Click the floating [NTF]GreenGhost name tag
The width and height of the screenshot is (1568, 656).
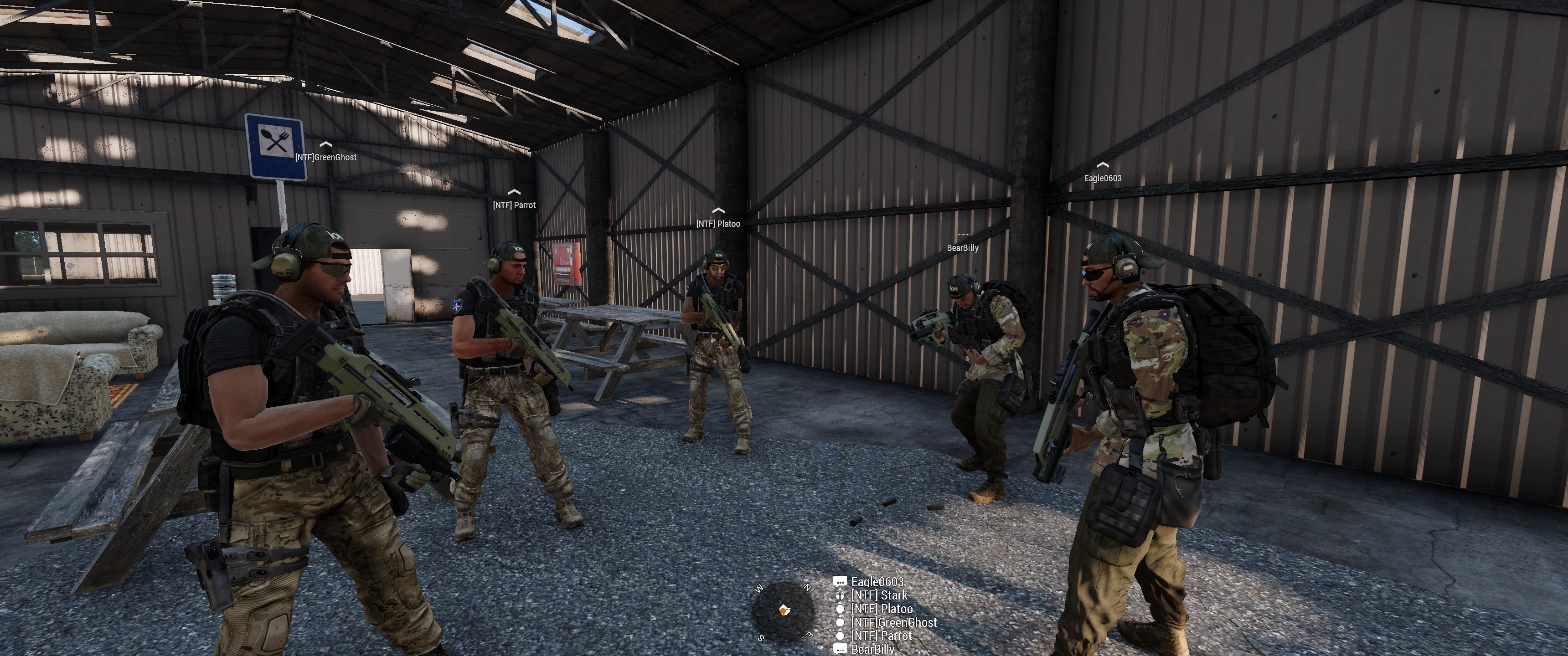pyautogui.click(x=325, y=158)
